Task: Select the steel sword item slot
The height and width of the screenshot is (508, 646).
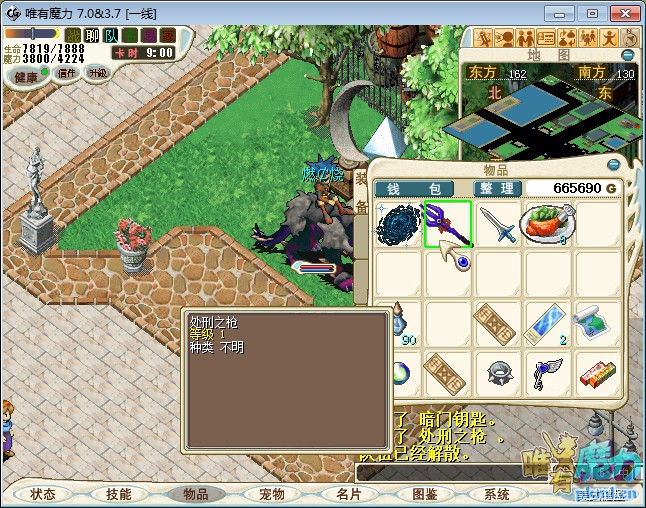Action: 496,223
